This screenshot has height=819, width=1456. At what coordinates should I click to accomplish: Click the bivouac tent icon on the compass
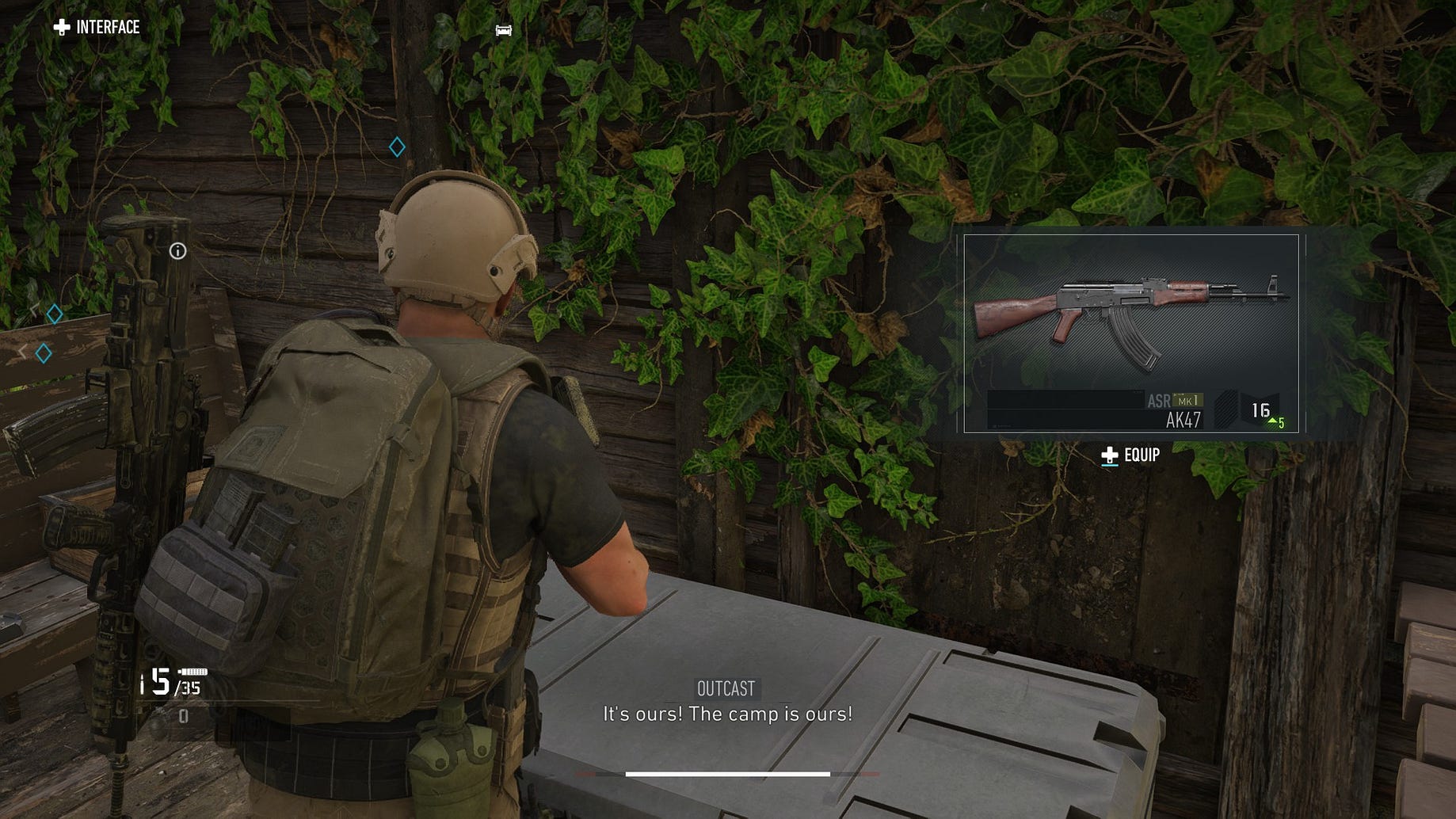503,30
